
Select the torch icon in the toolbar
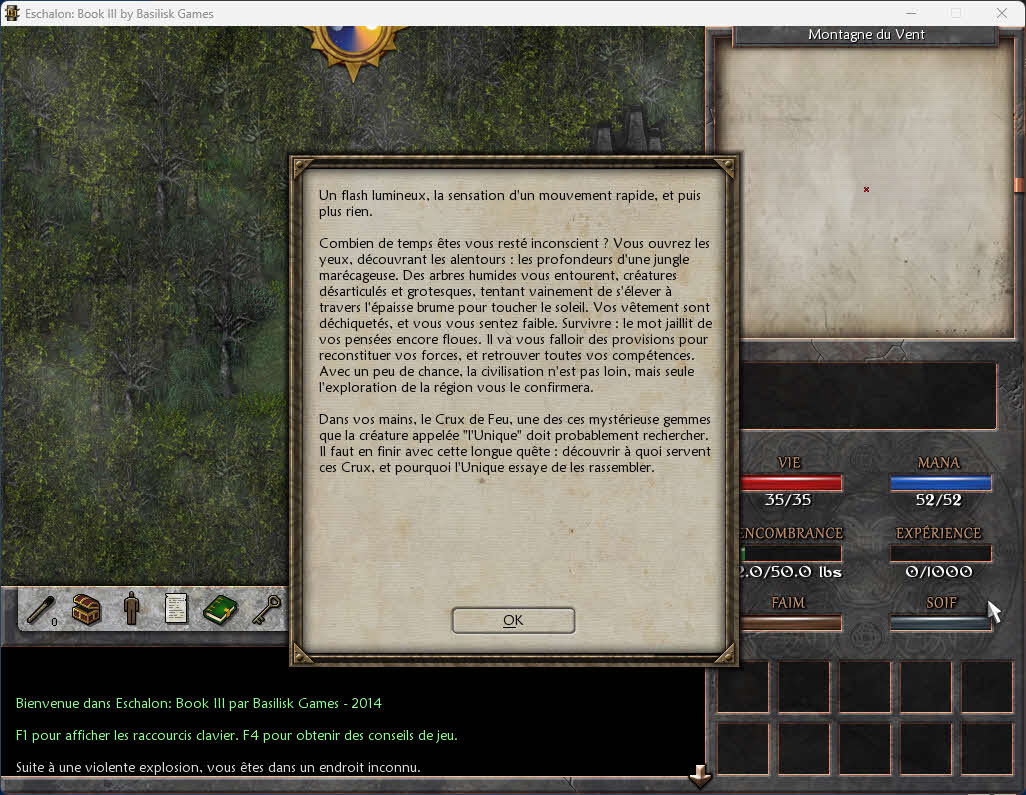pyautogui.click(x=41, y=609)
